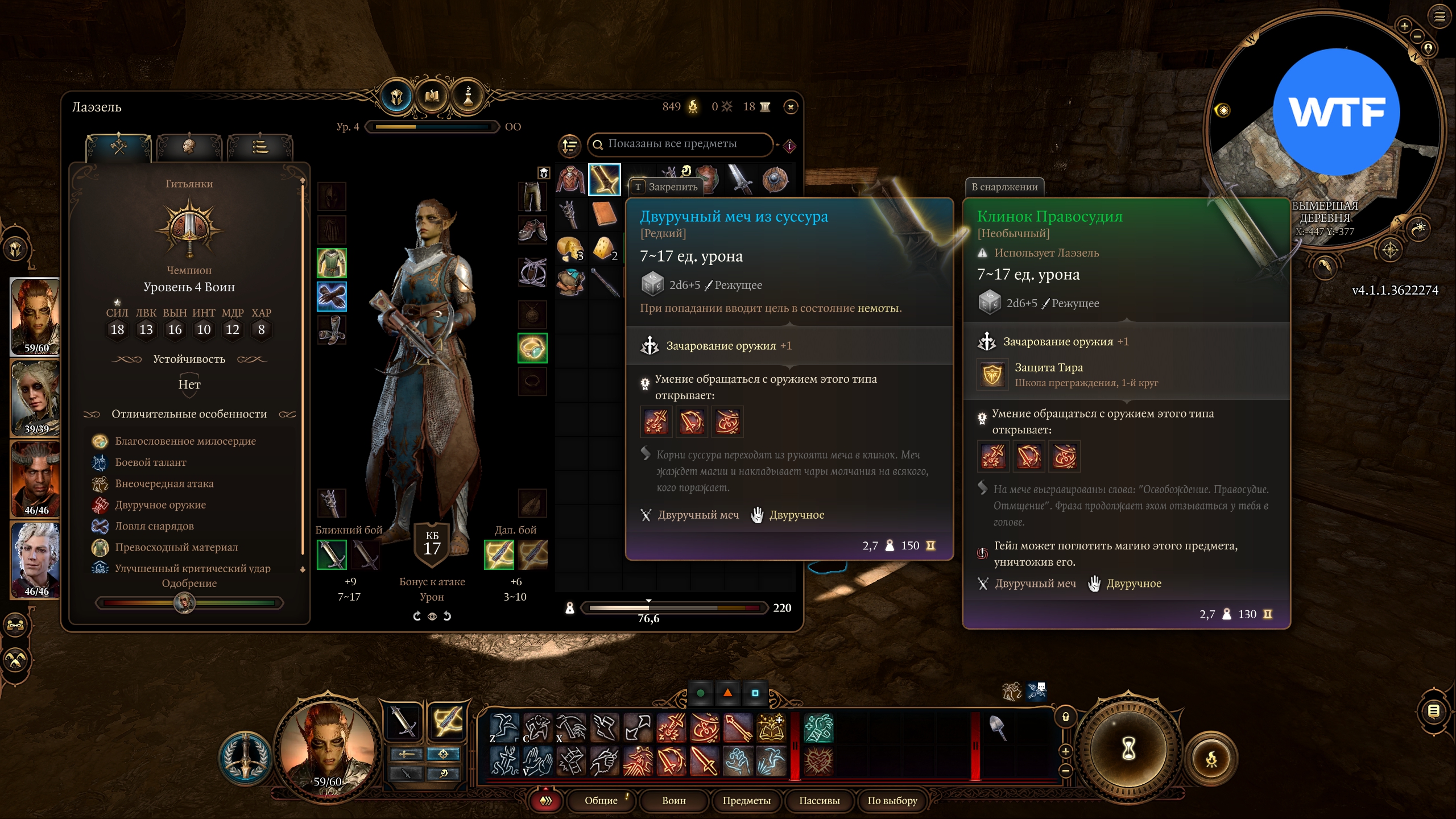
Task: Open the spellbook tab icon
Action: coord(432,97)
